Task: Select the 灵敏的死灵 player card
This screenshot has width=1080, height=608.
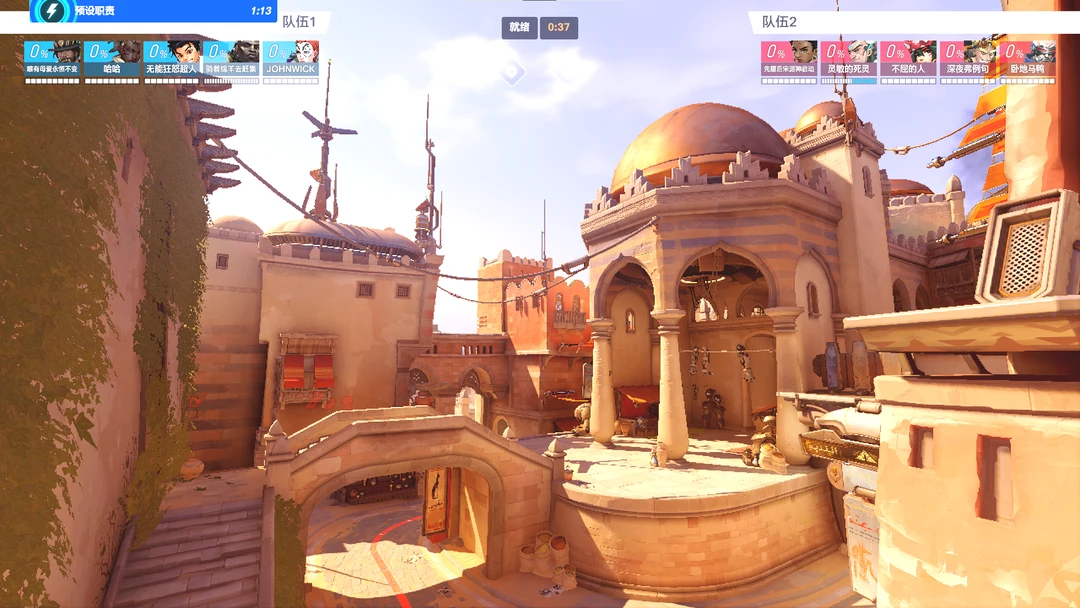Action: click(849, 58)
